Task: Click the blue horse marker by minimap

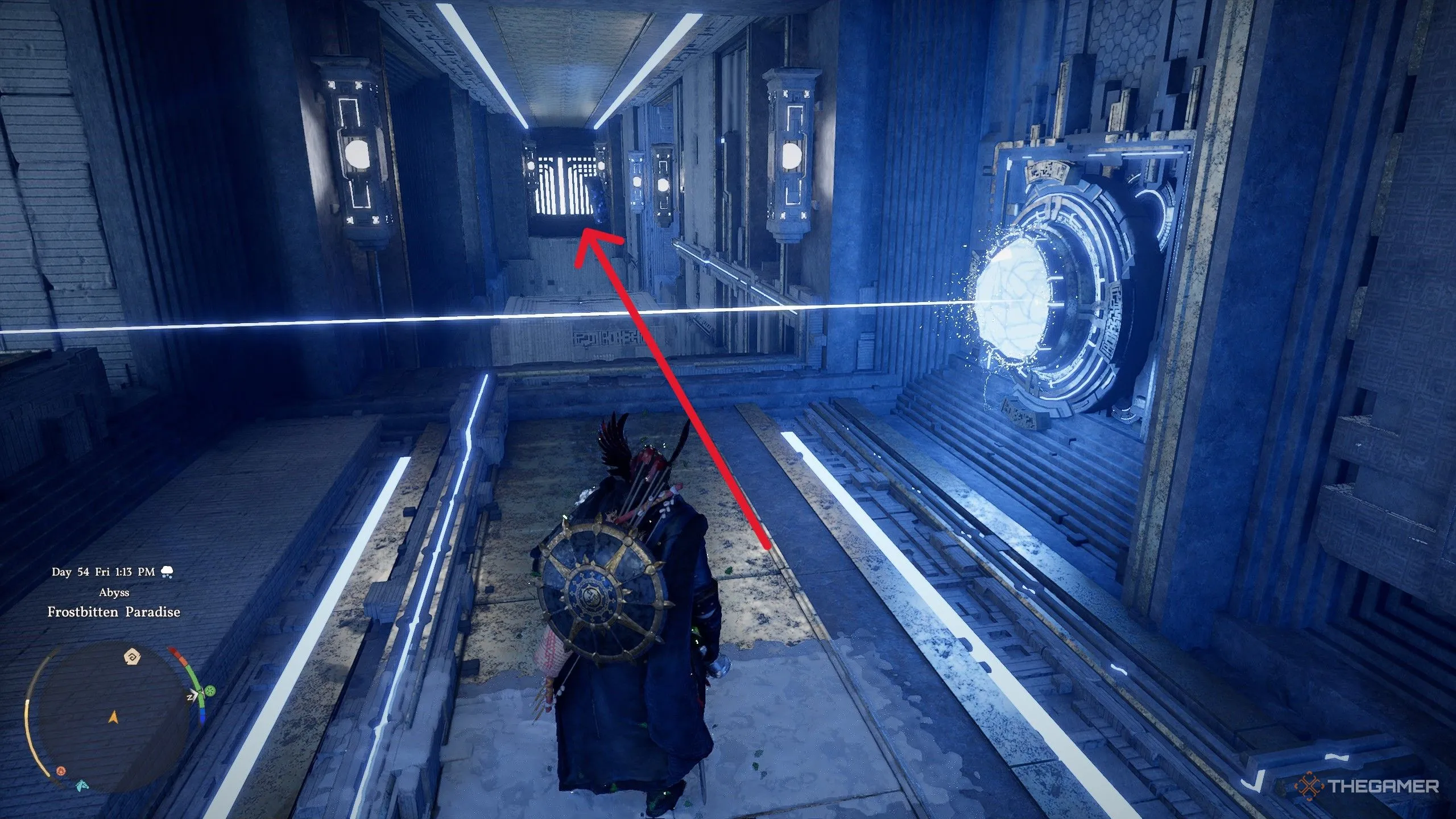Action: (x=82, y=785)
